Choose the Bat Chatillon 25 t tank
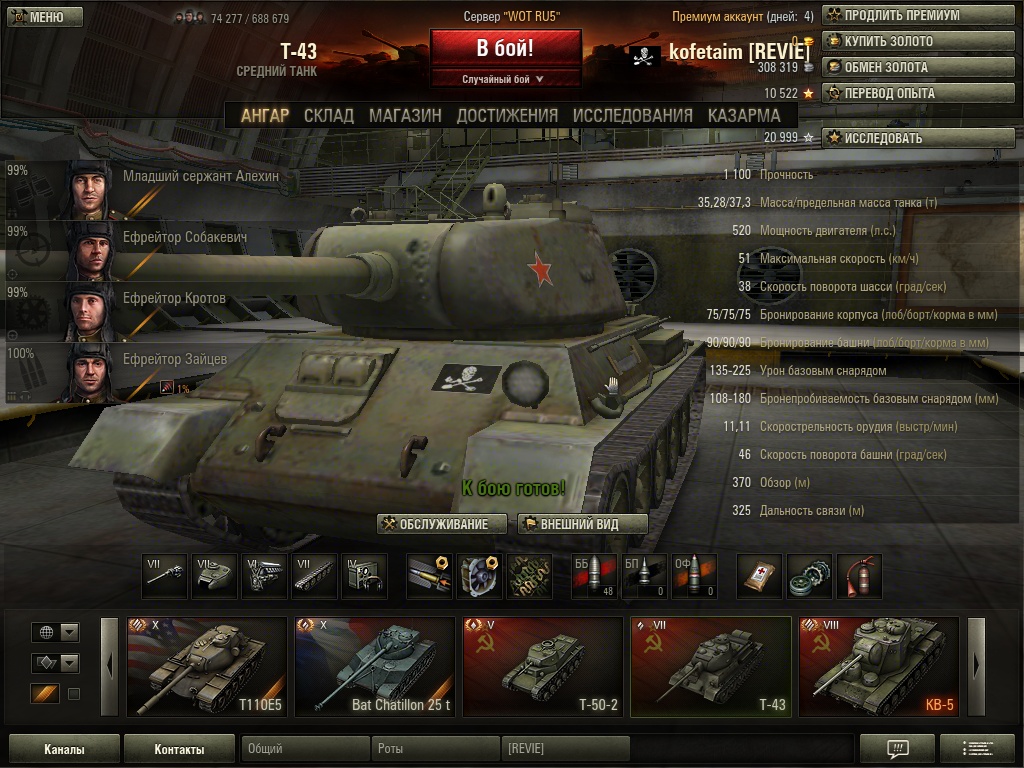 375,667
